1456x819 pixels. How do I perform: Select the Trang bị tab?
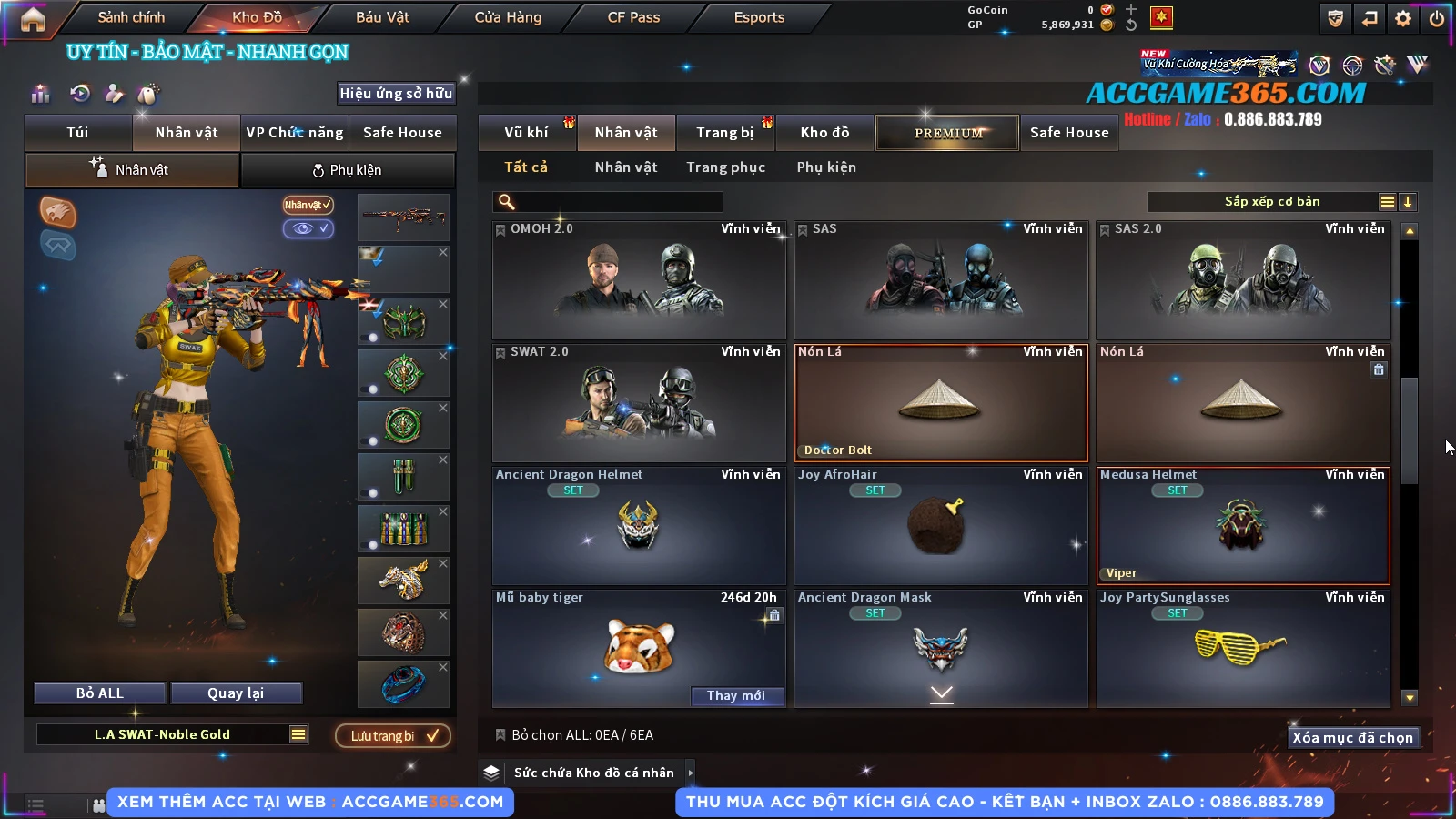724,133
